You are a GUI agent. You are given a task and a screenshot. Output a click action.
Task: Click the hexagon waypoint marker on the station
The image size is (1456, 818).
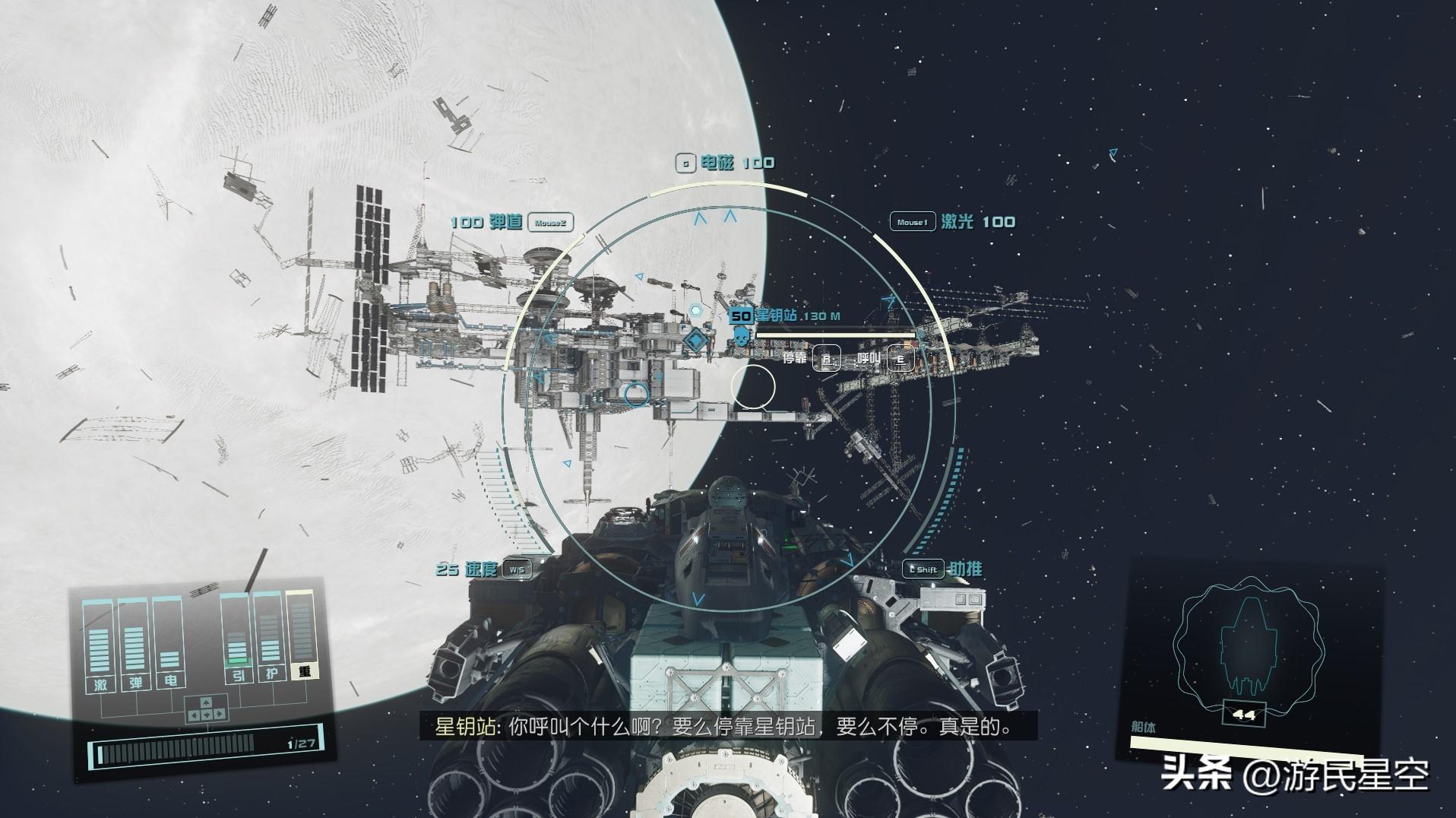click(x=696, y=310)
